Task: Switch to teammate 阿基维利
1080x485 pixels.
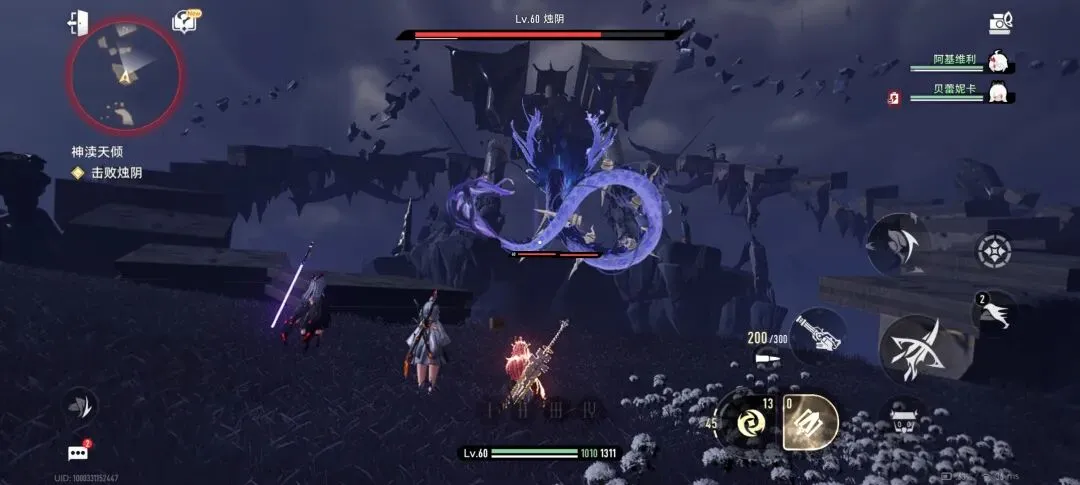Action: coord(996,62)
